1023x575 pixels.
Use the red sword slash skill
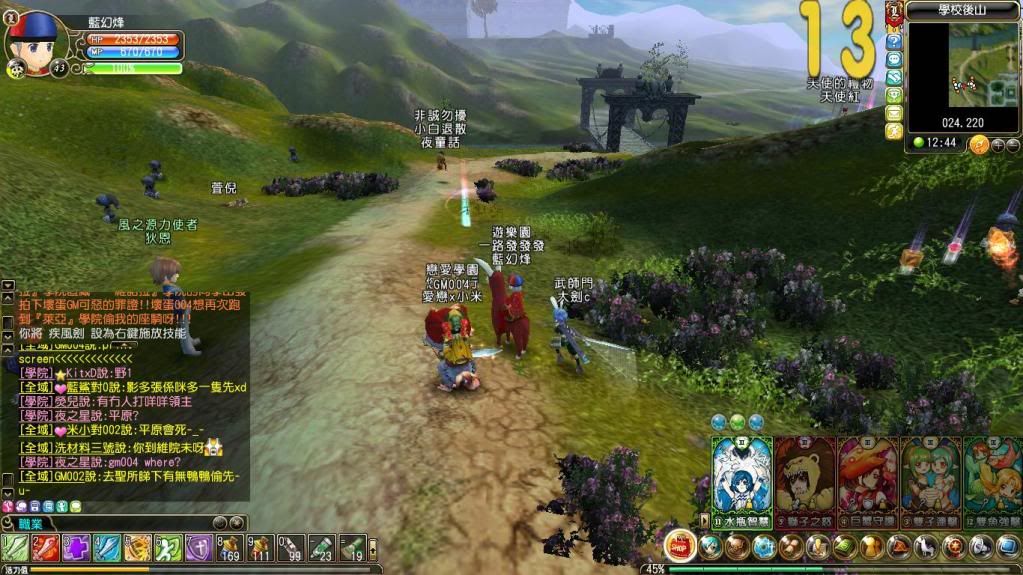tap(46, 547)
